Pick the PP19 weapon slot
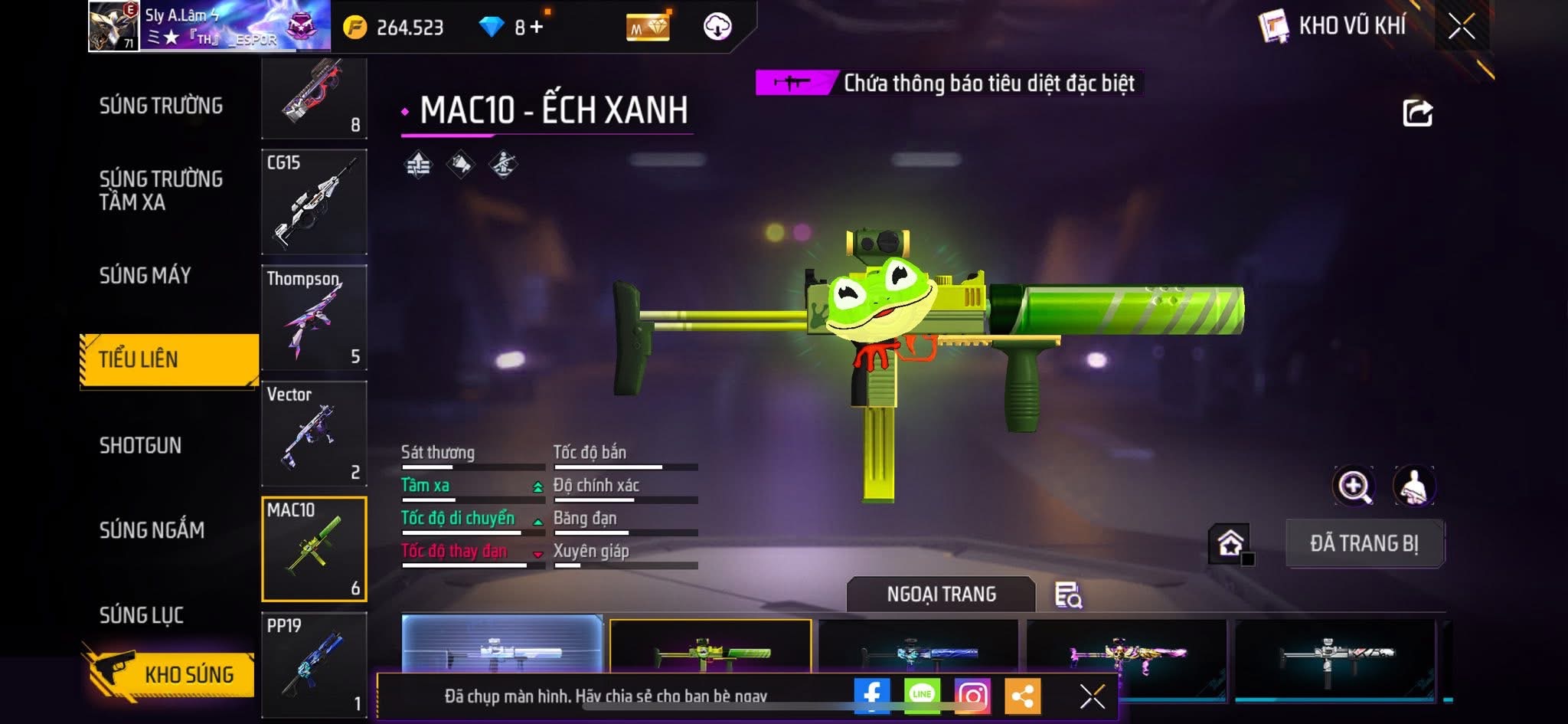This screenshot has width=1568, height=724. tap(314, 664)
